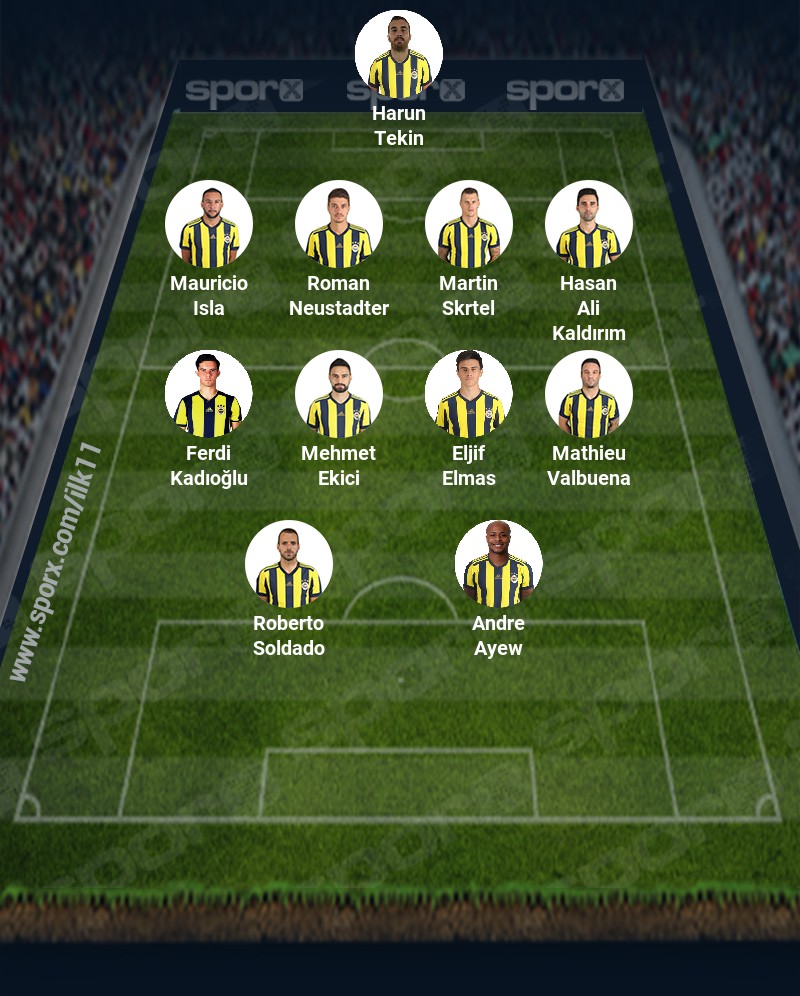Select Martin Skrtel in the defense
The height and width of the screenshot is (996, 800).
coord(469,224)
